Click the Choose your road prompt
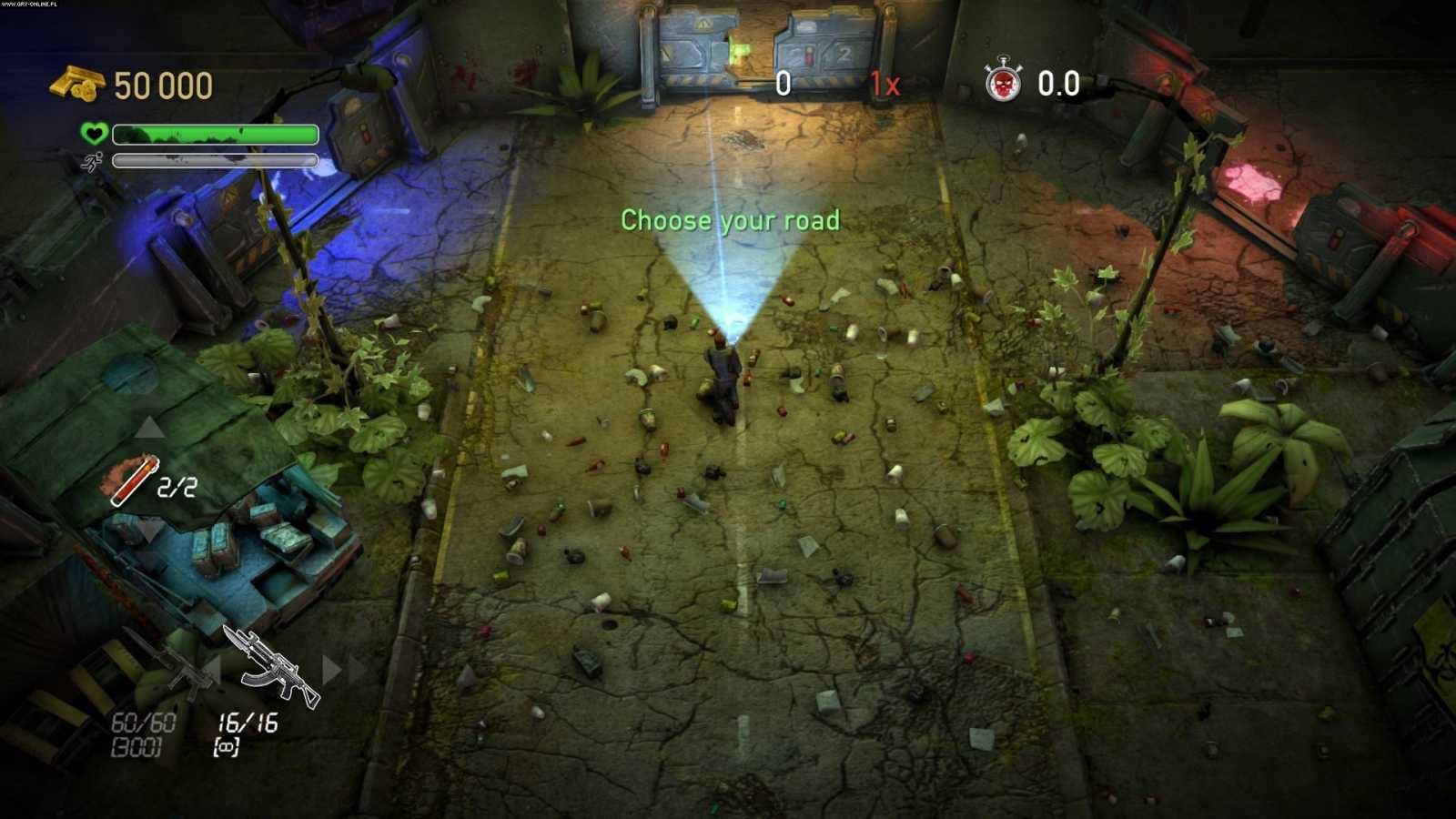 coord(730,219)
